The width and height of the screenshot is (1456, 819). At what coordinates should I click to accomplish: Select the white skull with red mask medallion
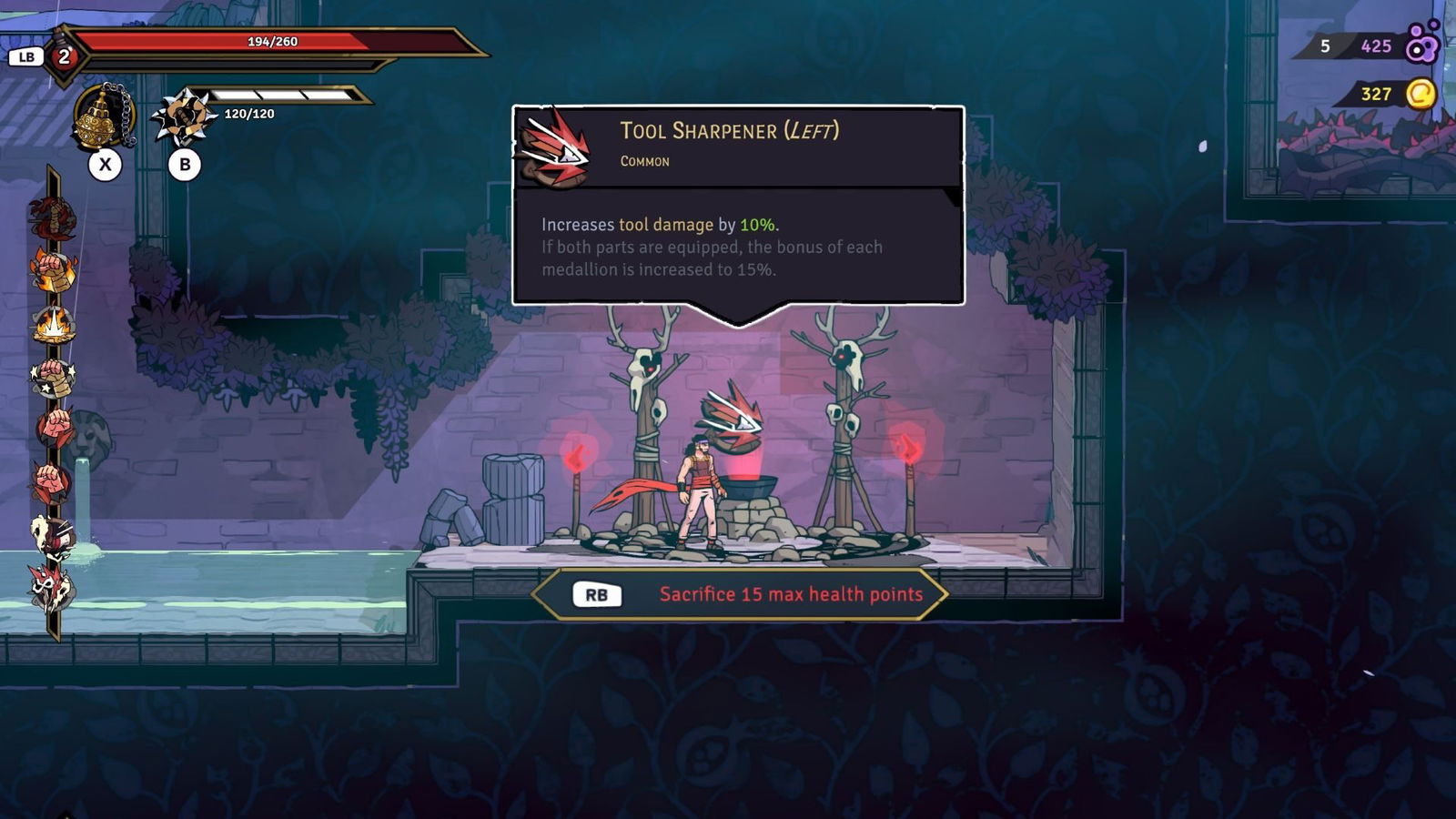tap(53, 536)
